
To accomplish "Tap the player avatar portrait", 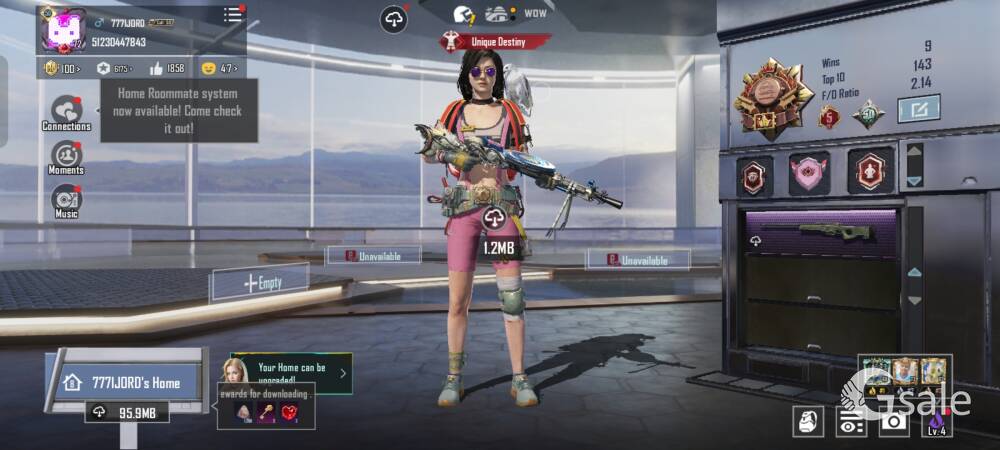I will (x=62, y=29).
